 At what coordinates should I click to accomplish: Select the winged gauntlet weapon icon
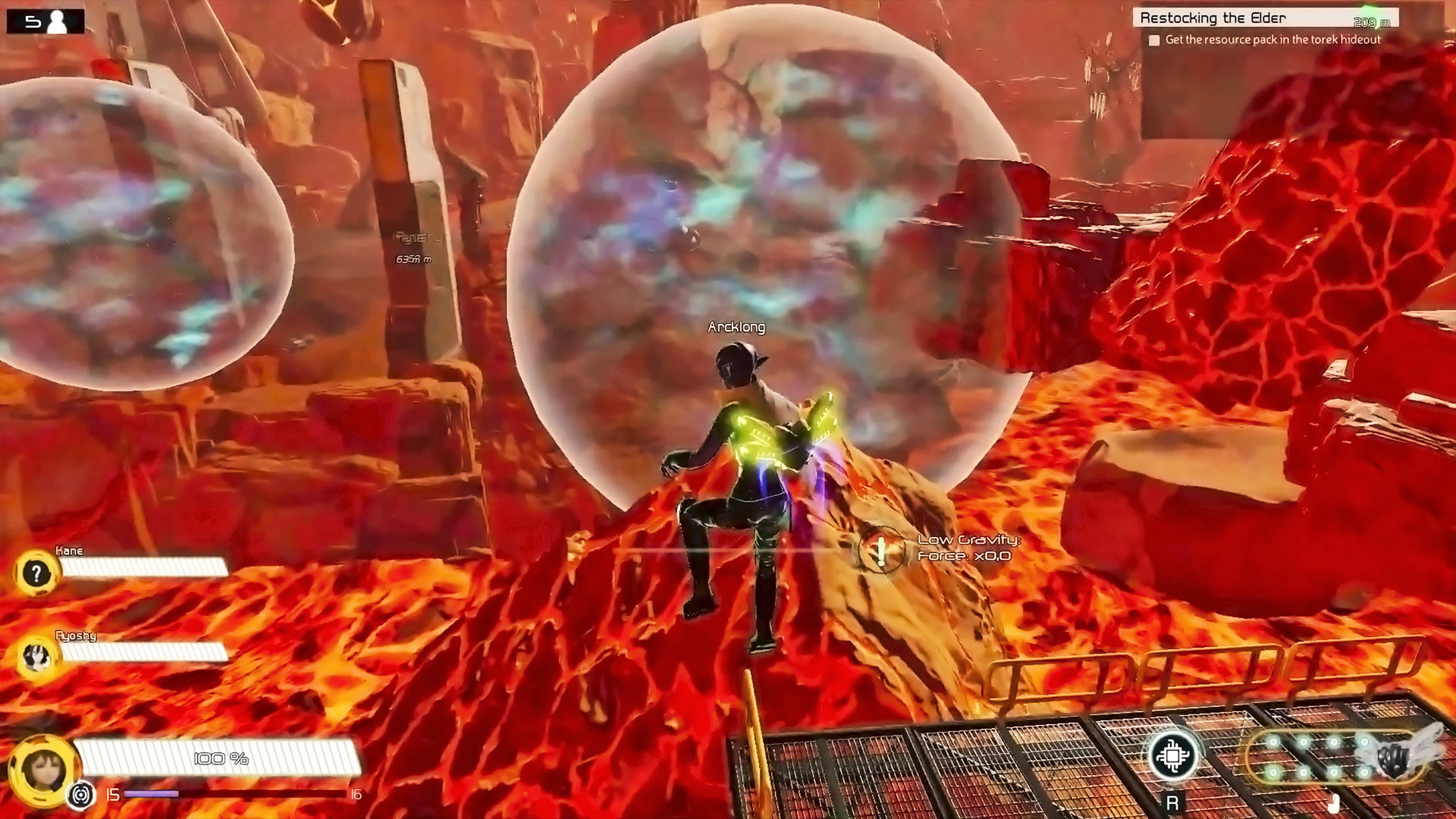pyautogui.click(x=1394, y=757)
